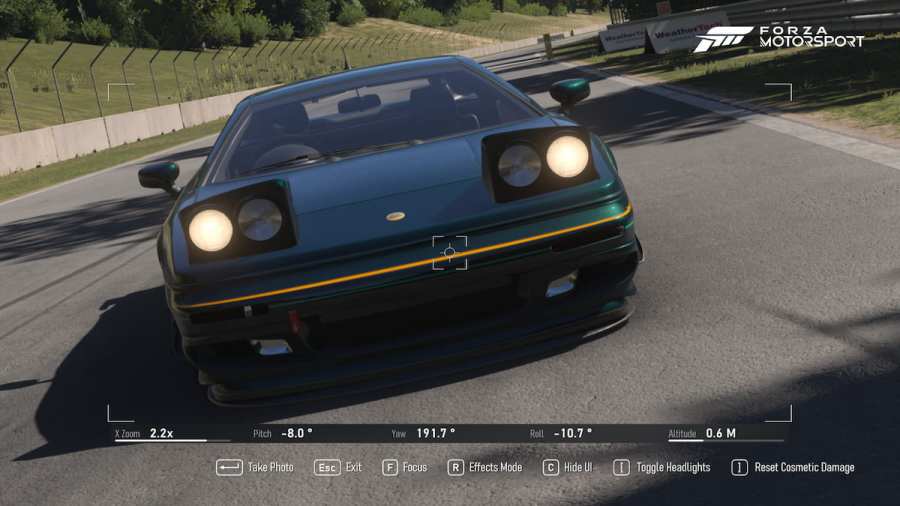Open Effects Mode

click(485, 467)
